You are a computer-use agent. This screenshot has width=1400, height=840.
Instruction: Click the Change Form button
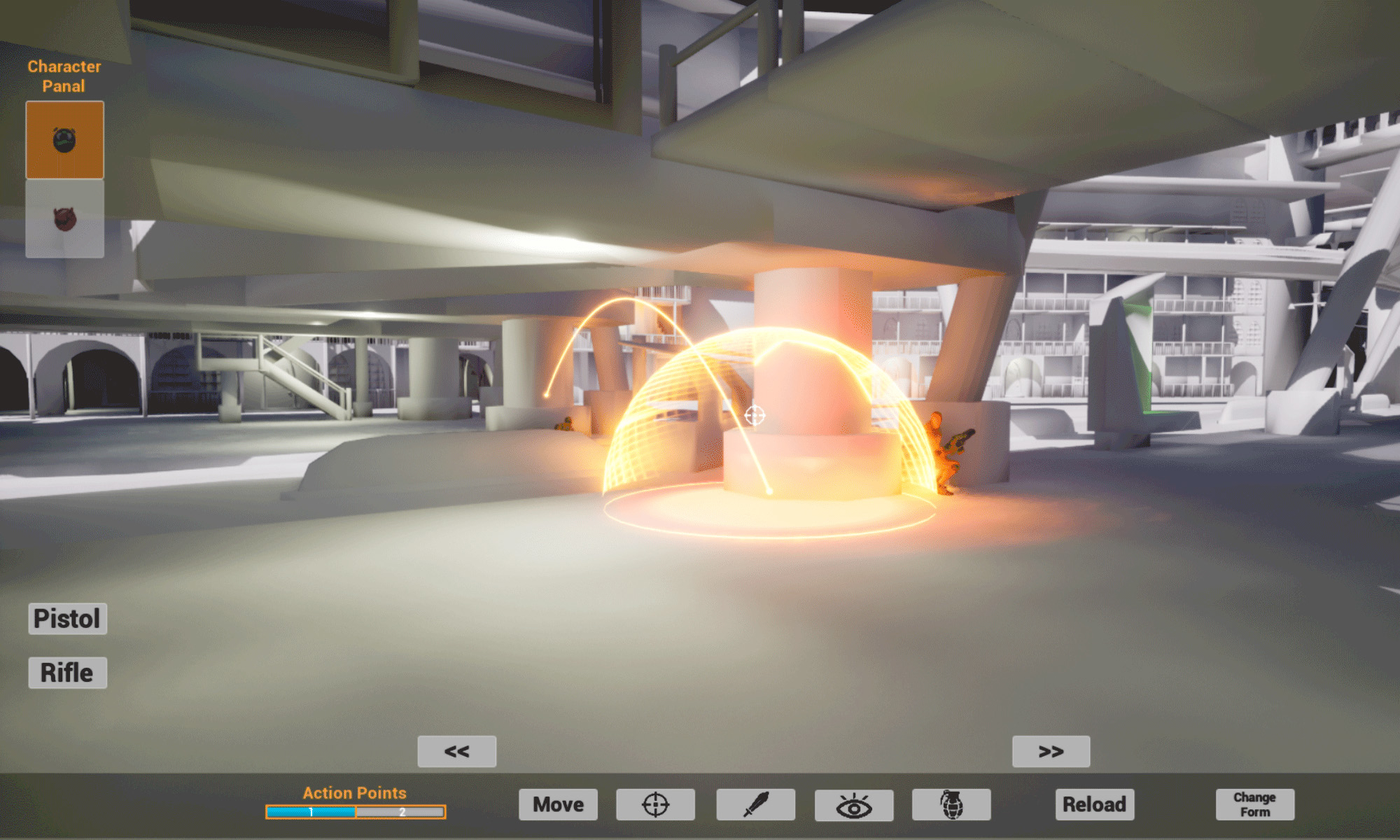[1254, 804]
